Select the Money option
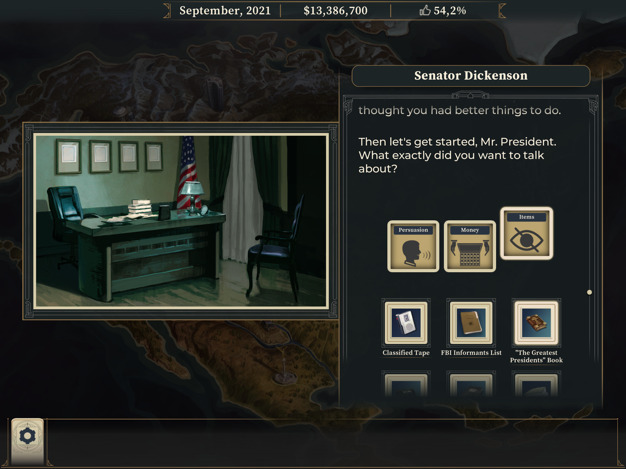Viewport: 626px width, 469px height. [x=470, y=246]
